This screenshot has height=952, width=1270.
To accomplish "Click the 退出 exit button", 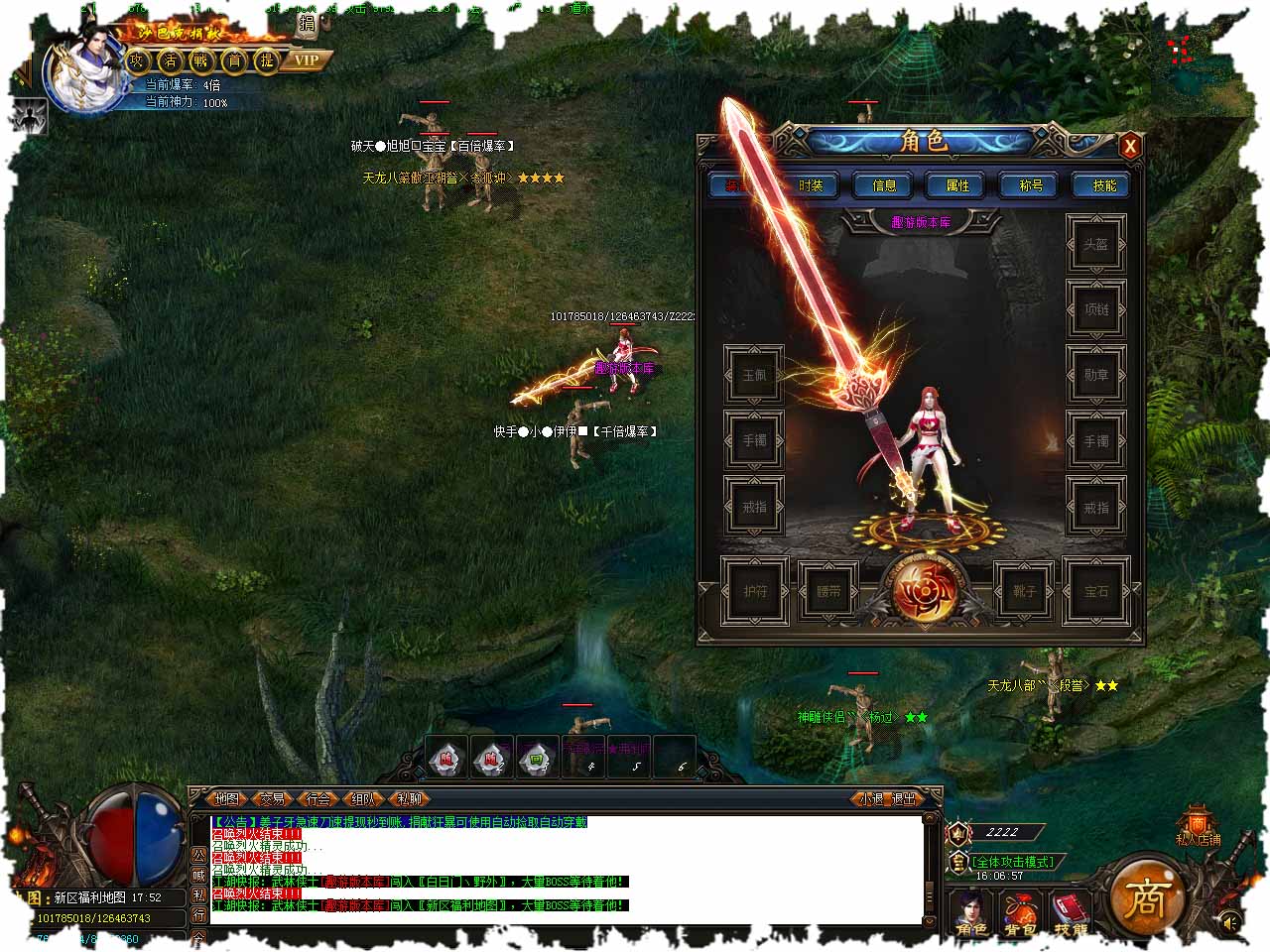I will point(904,798).
